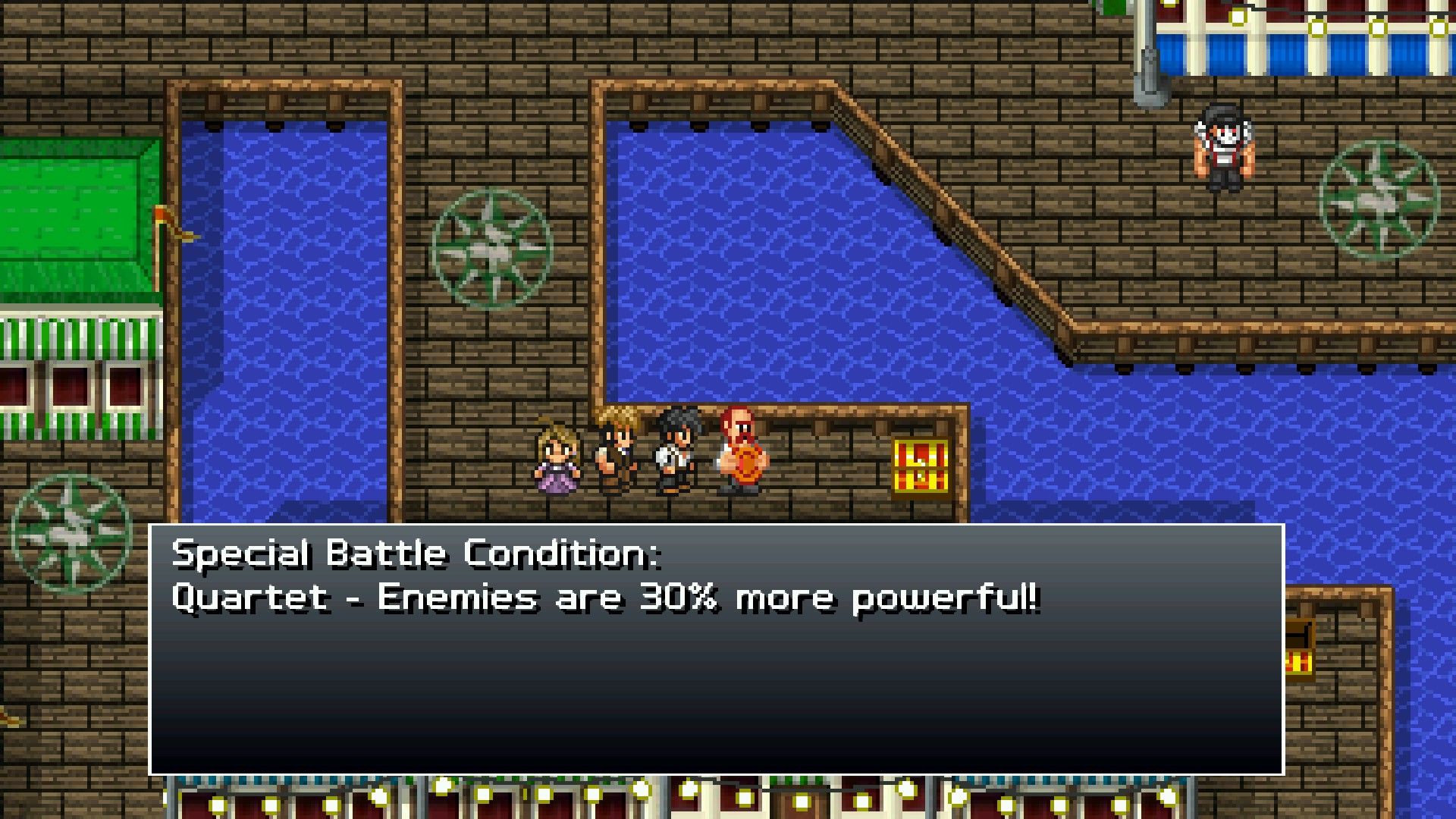
Task: Click the 'Quartet' battle condition message line
Action: pyautogui.click(x=607, y=598)
